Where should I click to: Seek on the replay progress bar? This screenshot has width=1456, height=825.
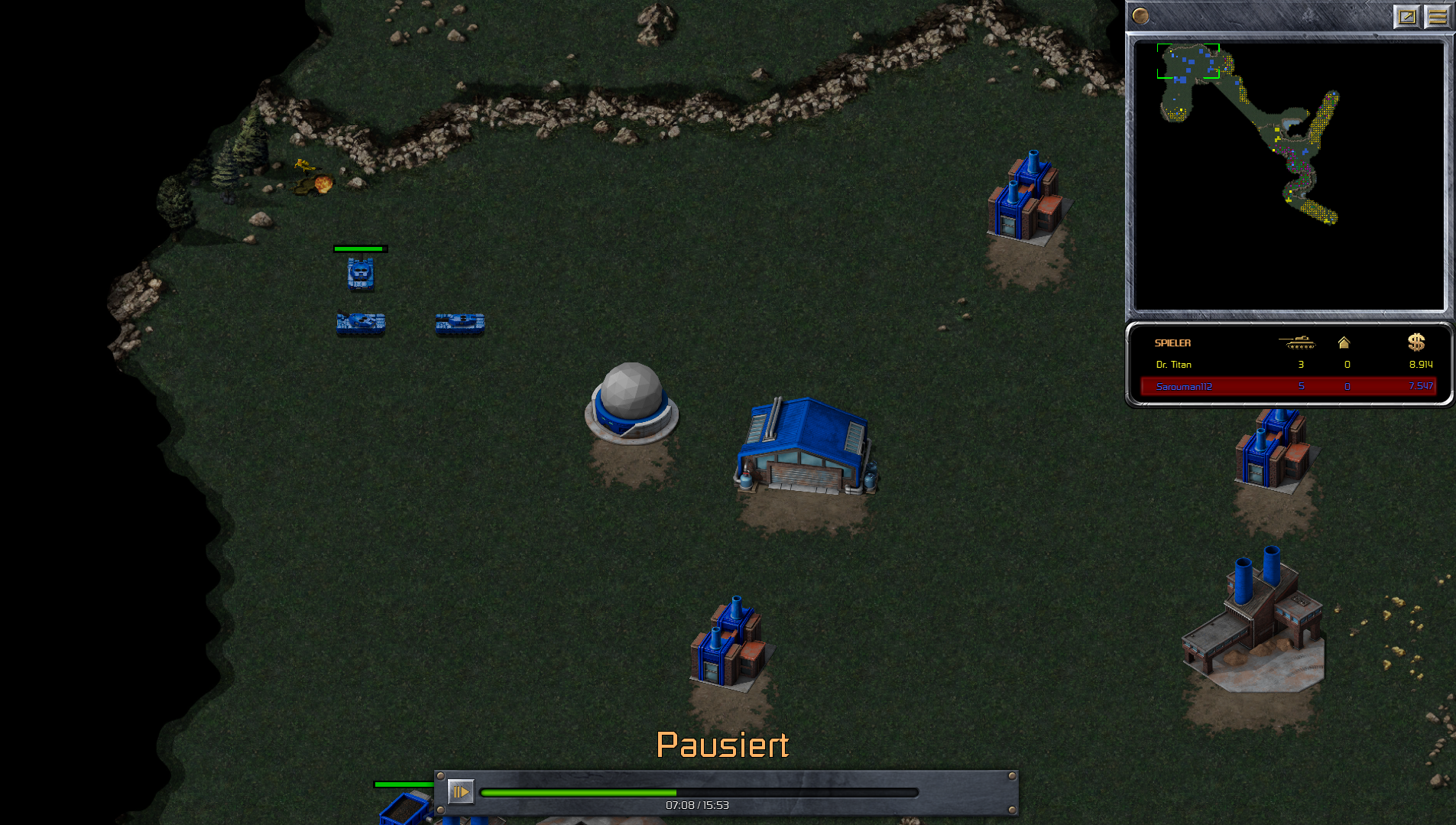point(699,793)
